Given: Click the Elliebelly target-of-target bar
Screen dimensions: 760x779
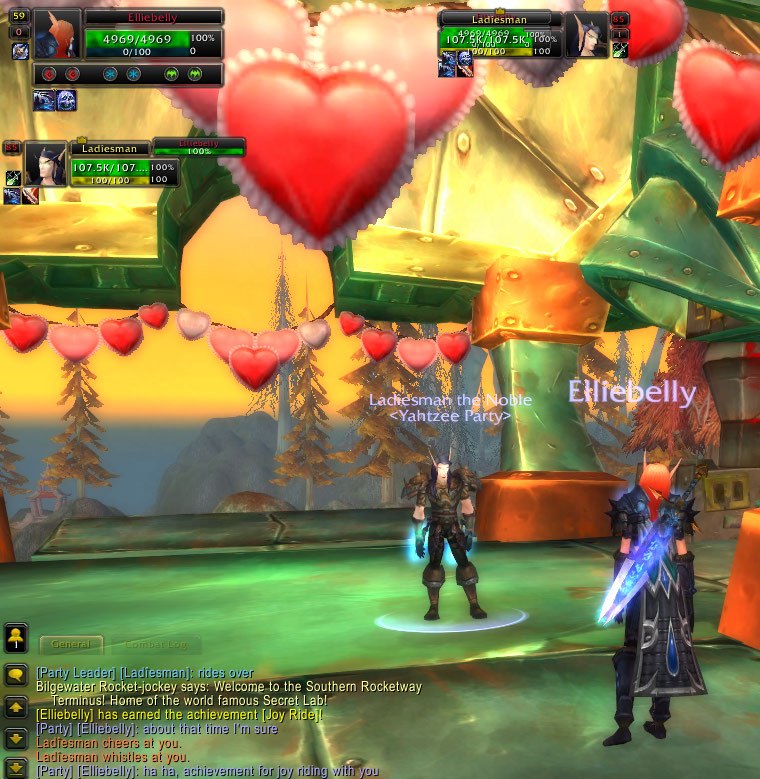Looking at the screenshot, I should pos(198,147).
